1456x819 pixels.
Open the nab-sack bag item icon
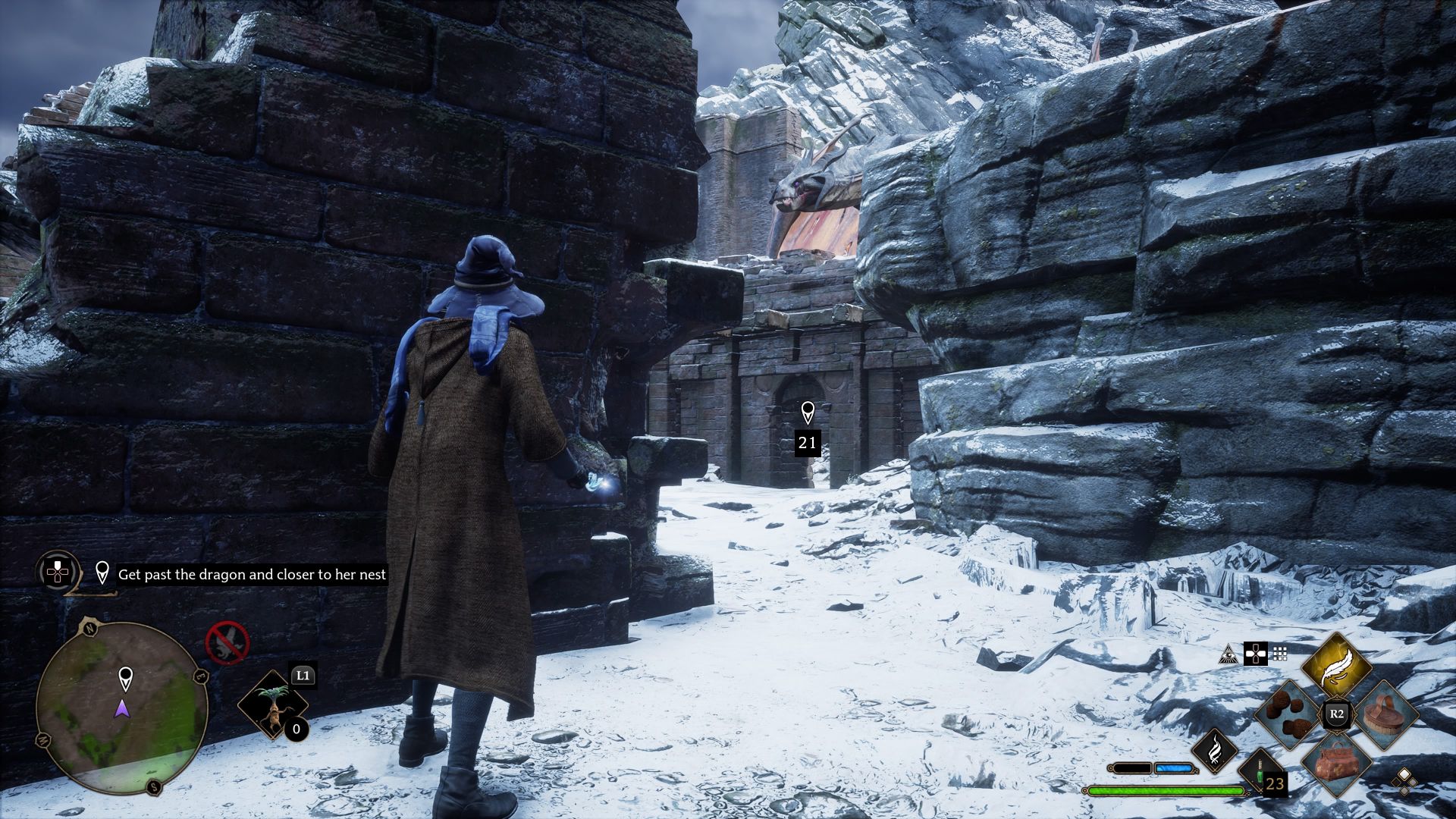point(1336,765)
